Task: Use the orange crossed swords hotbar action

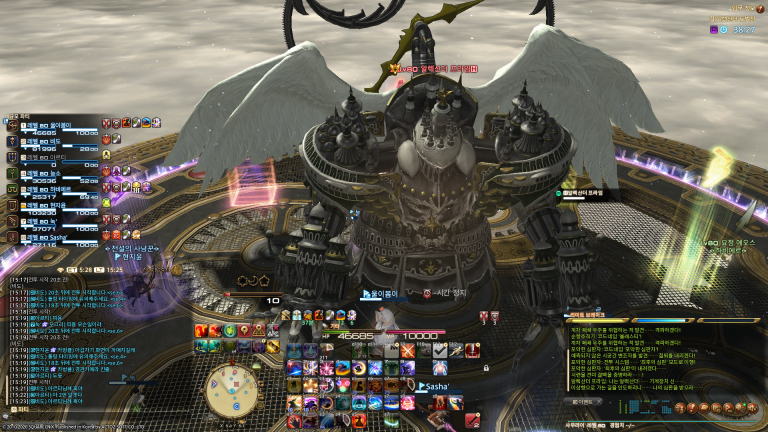Action: click(408, 351)
